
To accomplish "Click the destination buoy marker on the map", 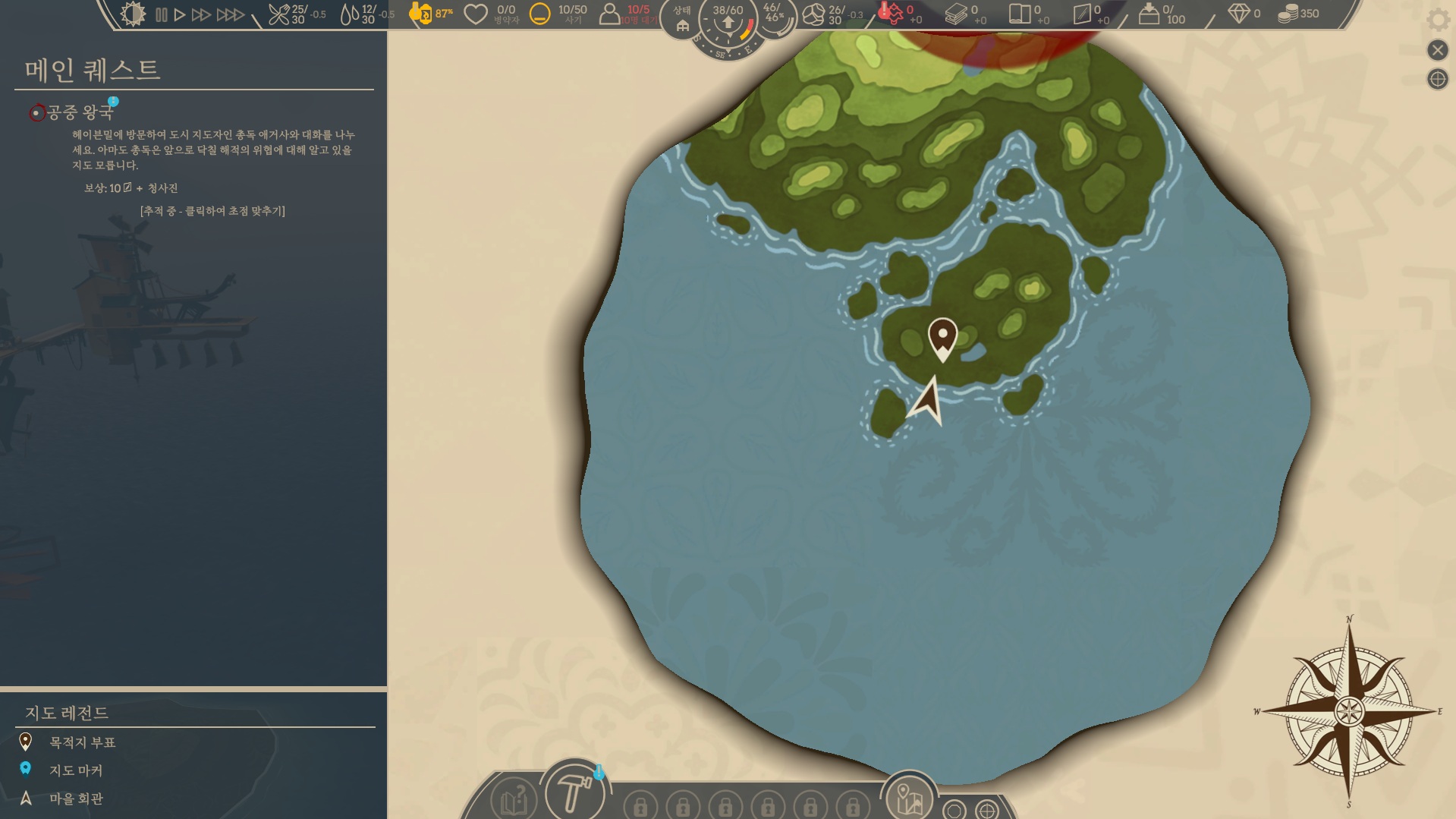I will (942, 337).
